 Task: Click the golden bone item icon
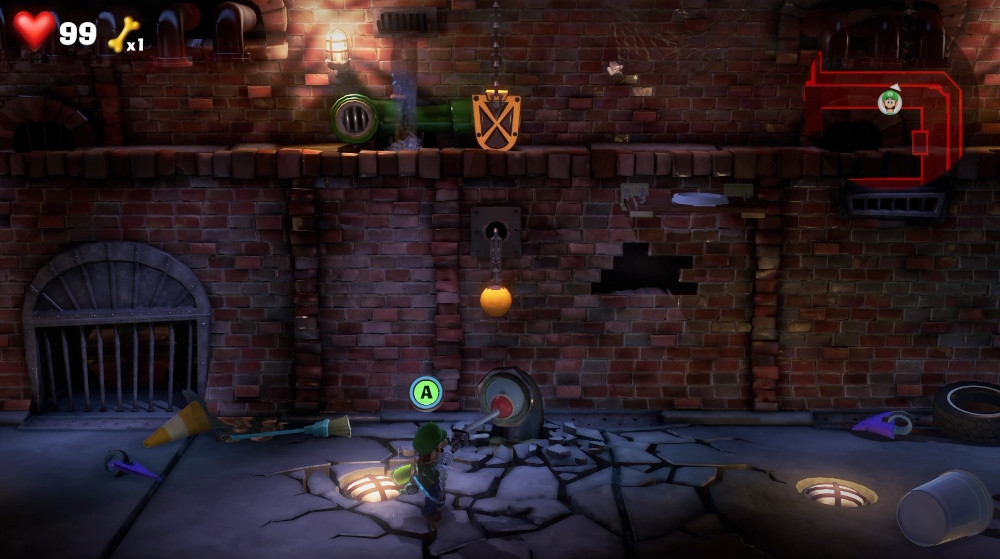[x=122, y=35]
